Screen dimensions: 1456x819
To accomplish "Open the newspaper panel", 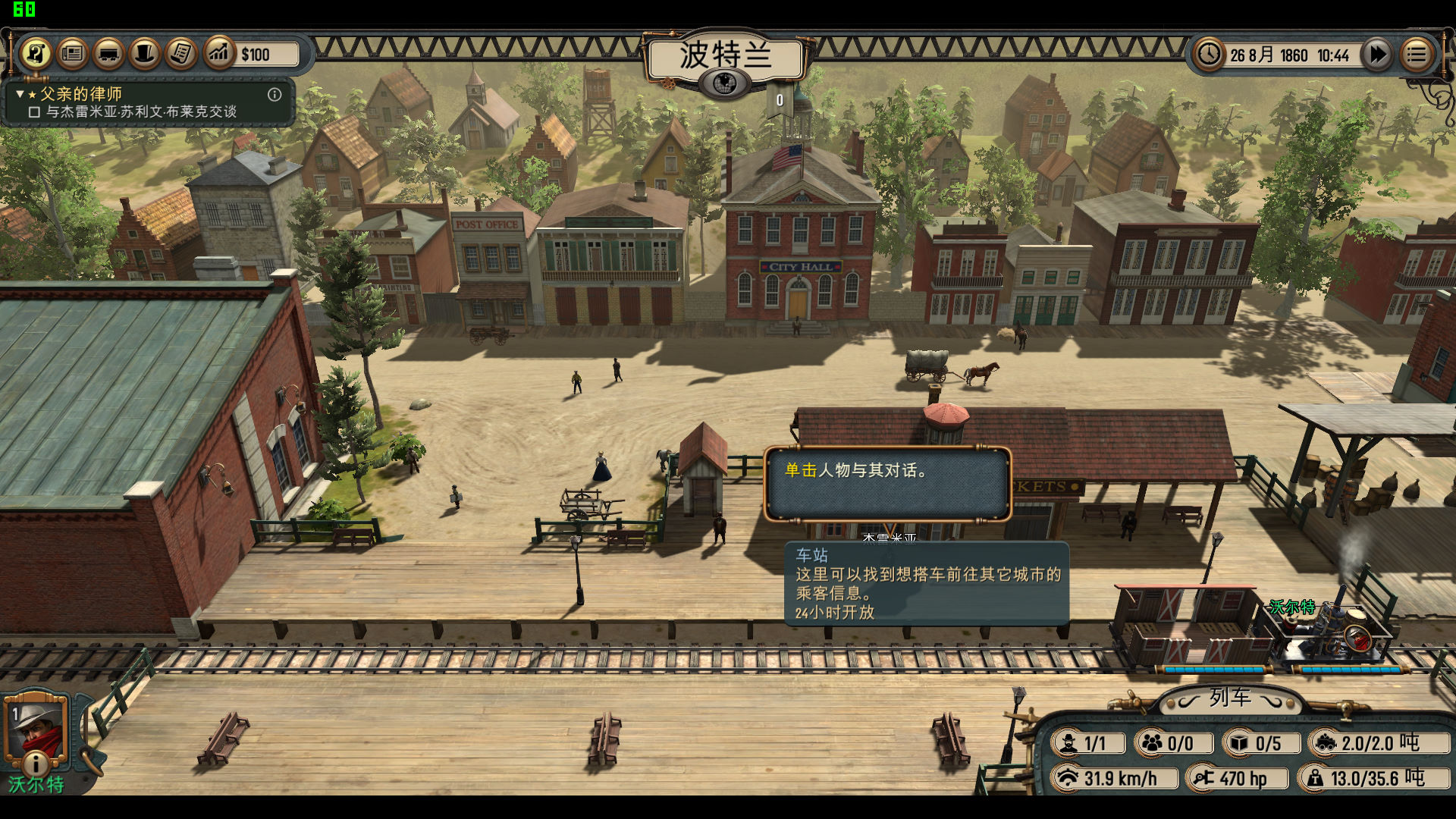I will (x=72, y=54).
